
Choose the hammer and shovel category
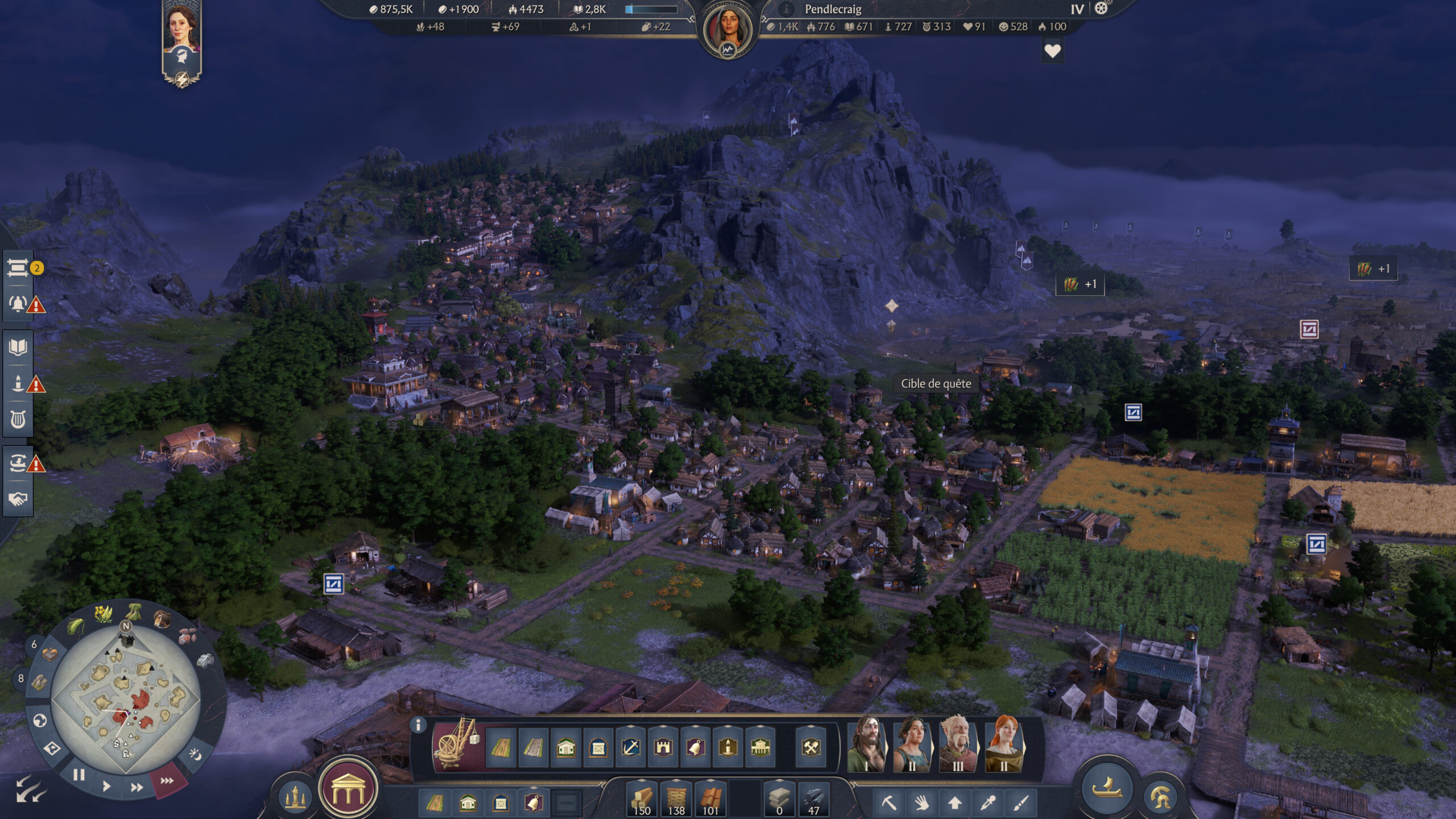coord(810,747)
